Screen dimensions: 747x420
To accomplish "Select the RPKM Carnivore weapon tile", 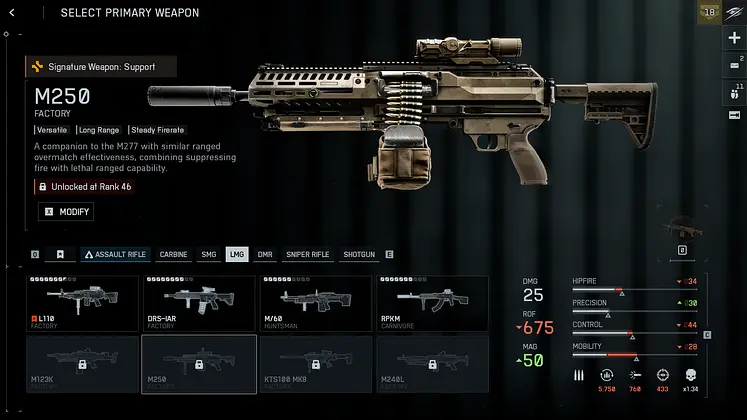I will 432,304.
